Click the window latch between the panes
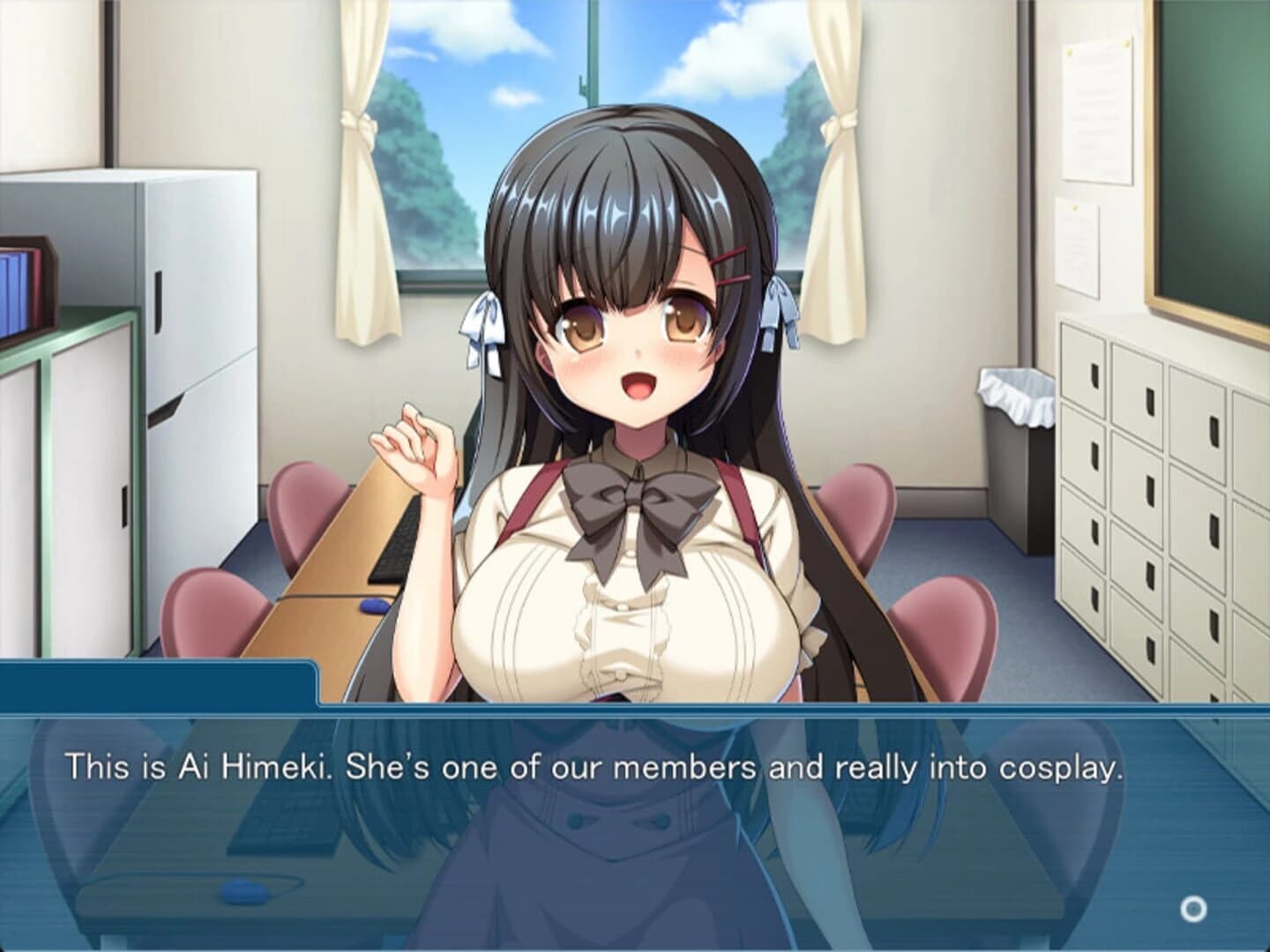 (581, 88)
